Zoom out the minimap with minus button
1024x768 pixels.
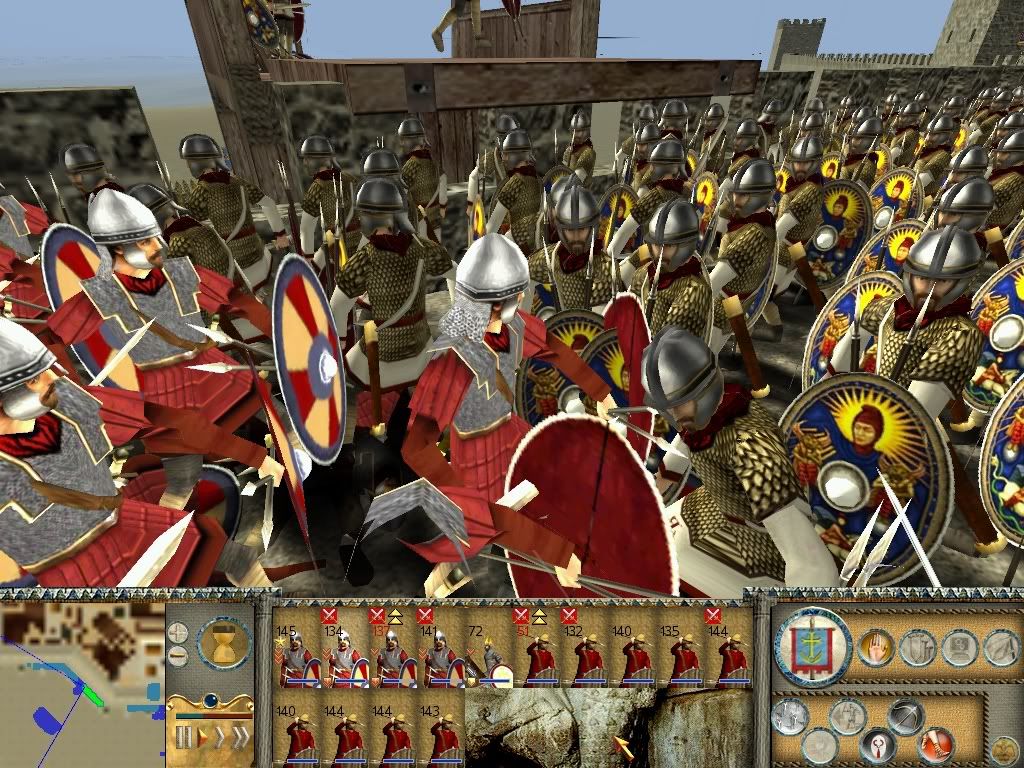[178, 656]
